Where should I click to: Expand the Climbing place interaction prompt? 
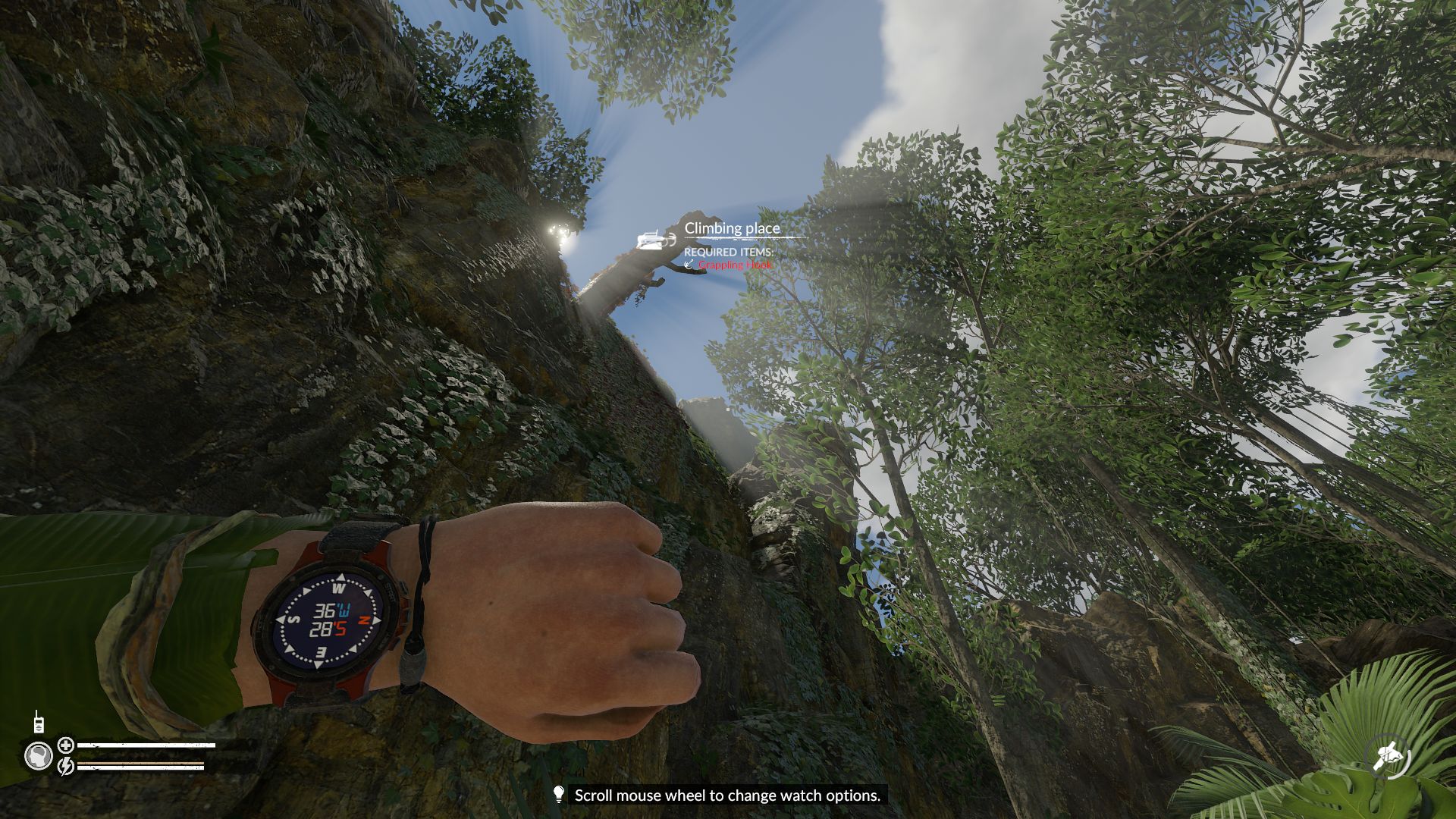[x=731, y=227]
